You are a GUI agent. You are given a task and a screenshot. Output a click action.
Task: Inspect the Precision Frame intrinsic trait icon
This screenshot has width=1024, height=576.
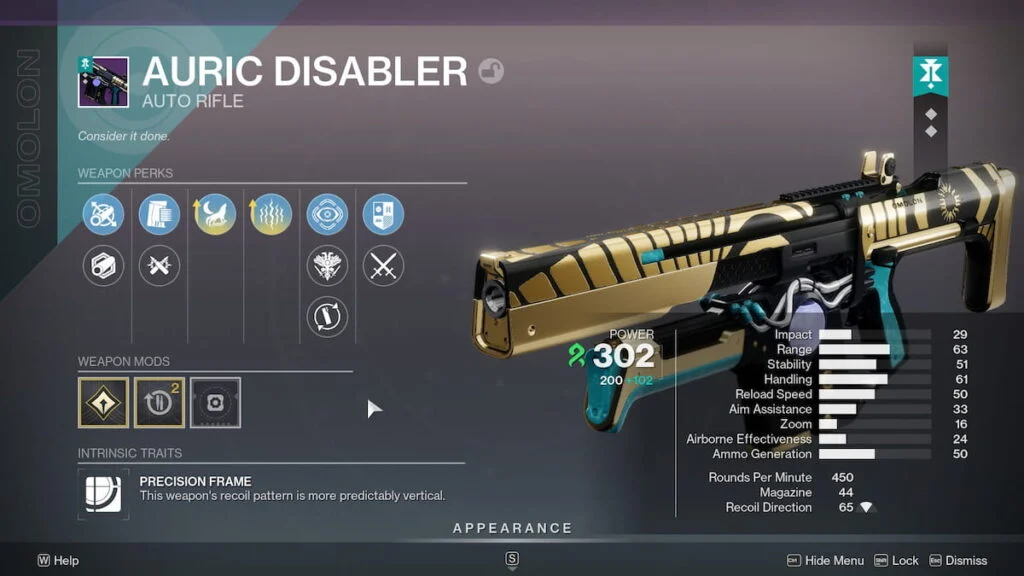103,494
